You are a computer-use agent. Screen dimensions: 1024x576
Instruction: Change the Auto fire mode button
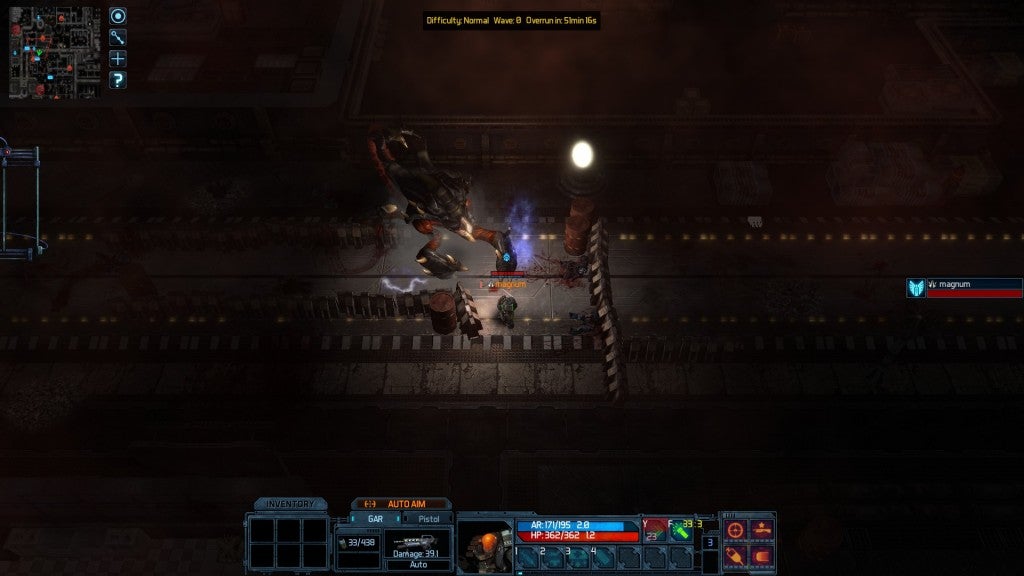pyautogui.click(x=418, y=564)
